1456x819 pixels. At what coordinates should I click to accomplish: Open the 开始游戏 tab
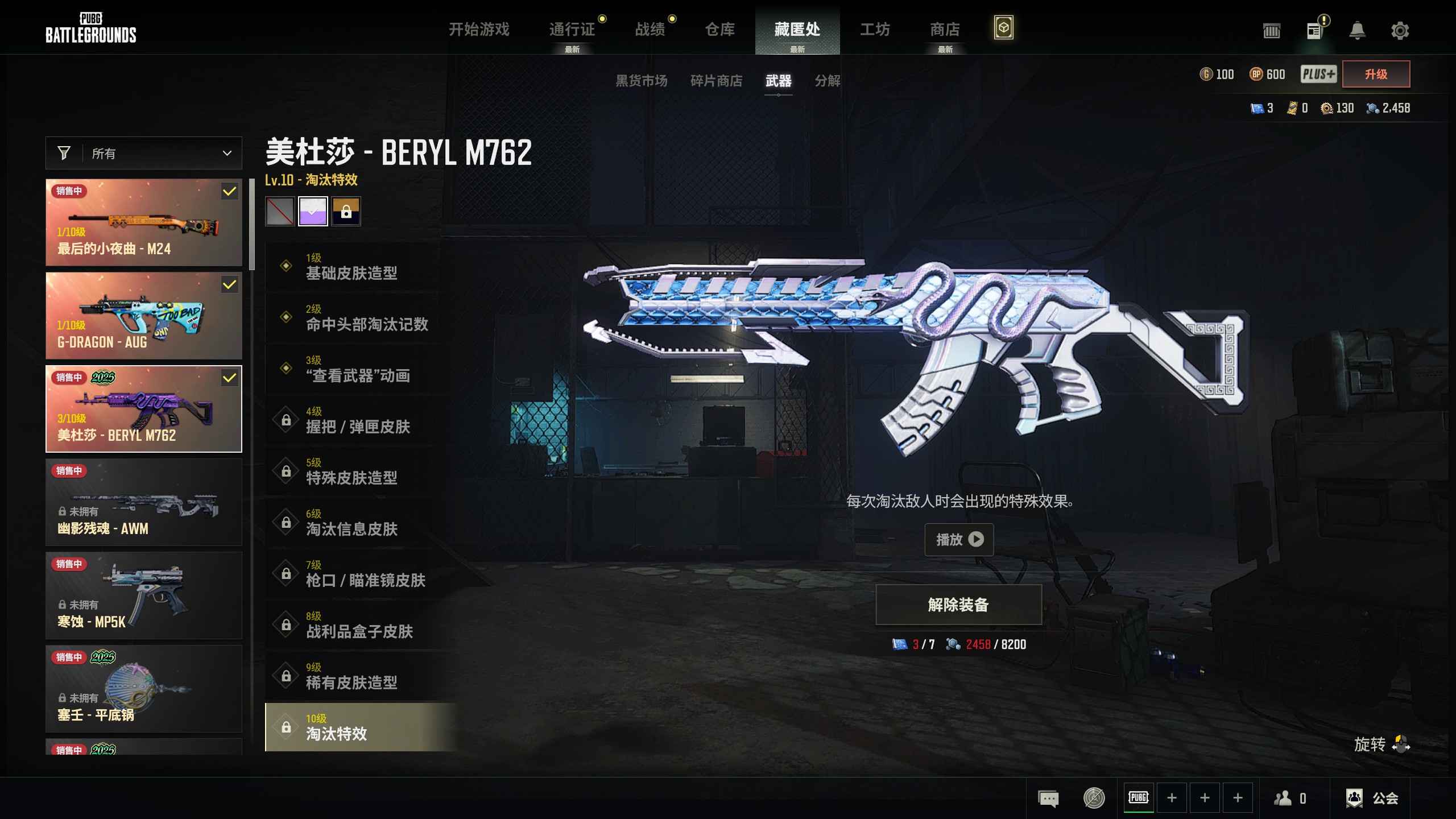click(479, 29)
